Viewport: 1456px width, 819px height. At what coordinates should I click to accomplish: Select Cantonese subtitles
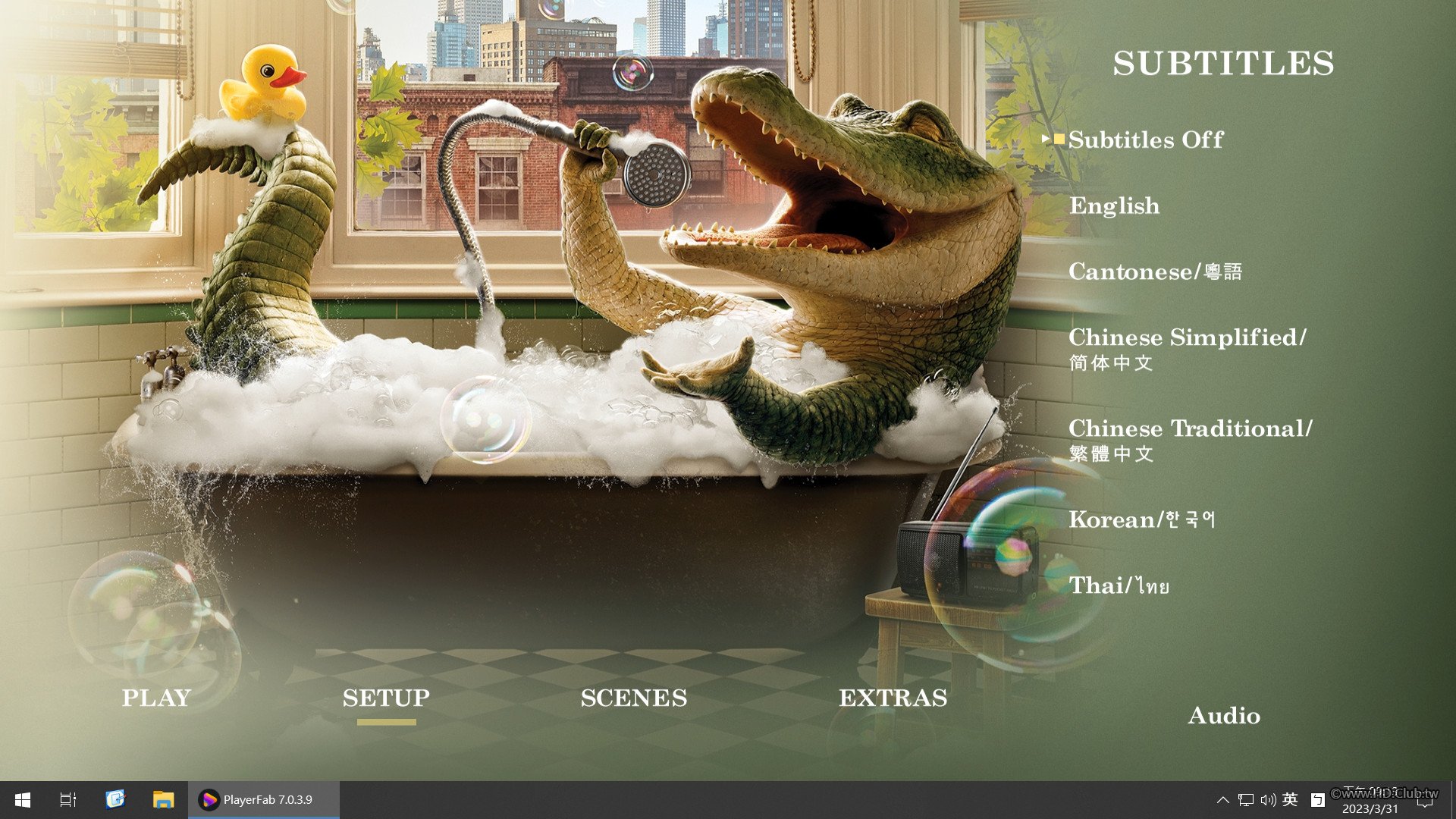pyautogui.click(x=1155, y=271)
